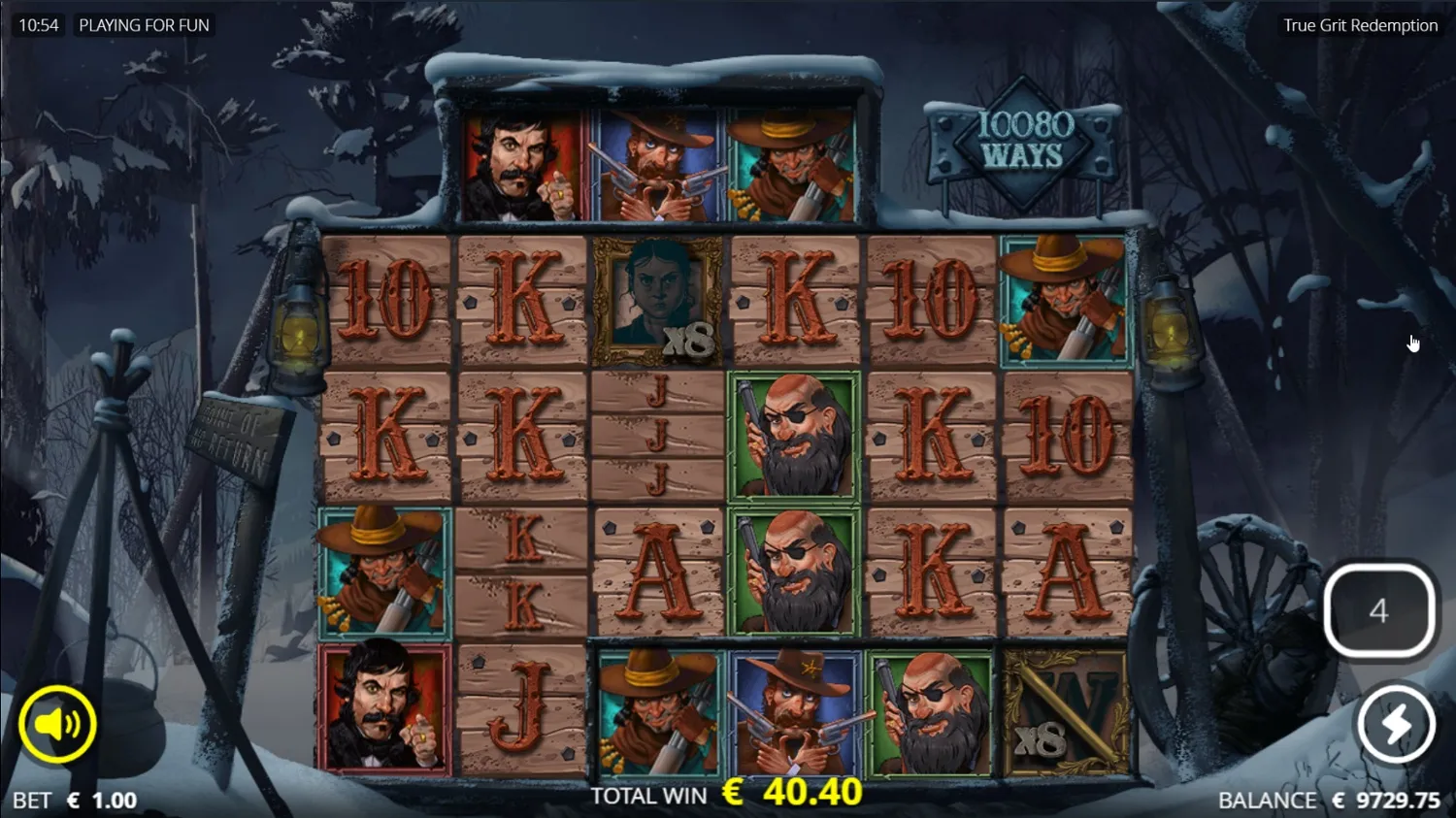Open the spin counter showing 4
Viewport: 1456px width, 818px height.
tap(1379, 610)
